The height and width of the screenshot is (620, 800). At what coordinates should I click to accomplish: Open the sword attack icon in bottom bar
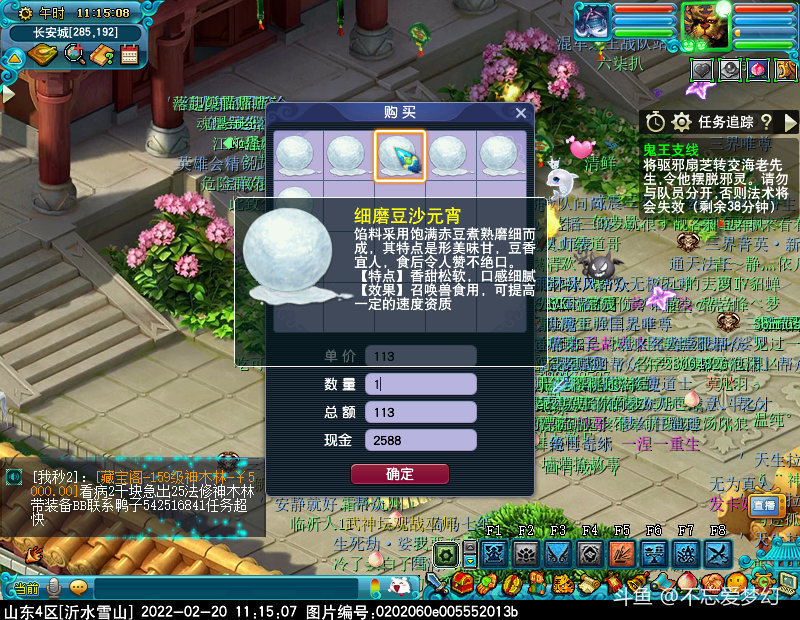click(436, 584)
